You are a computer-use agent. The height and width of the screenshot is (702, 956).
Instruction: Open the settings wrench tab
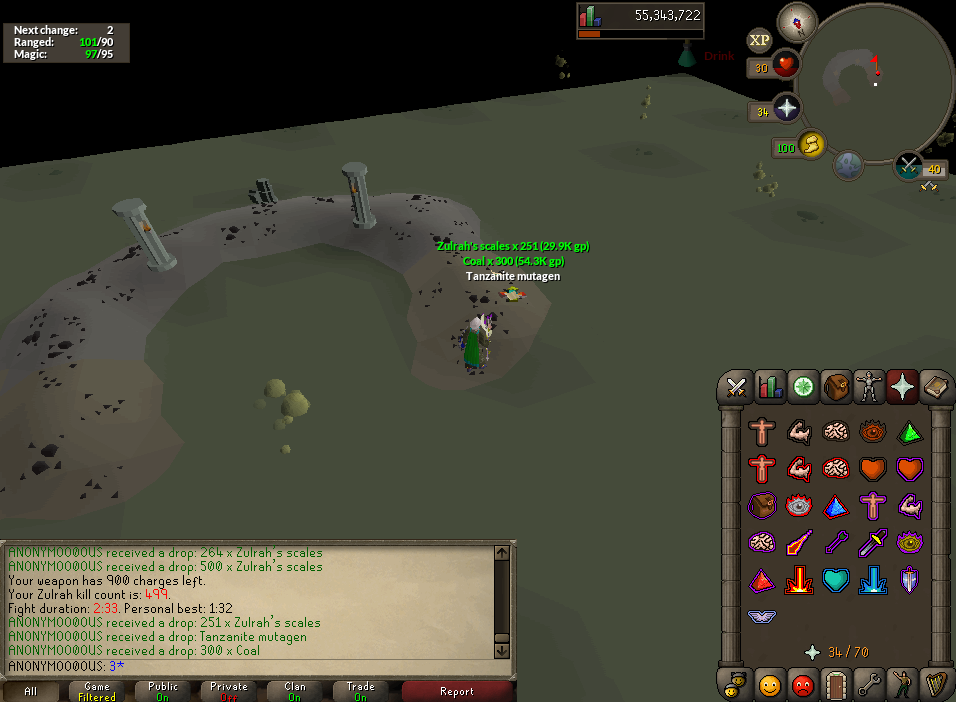point(869,685)
